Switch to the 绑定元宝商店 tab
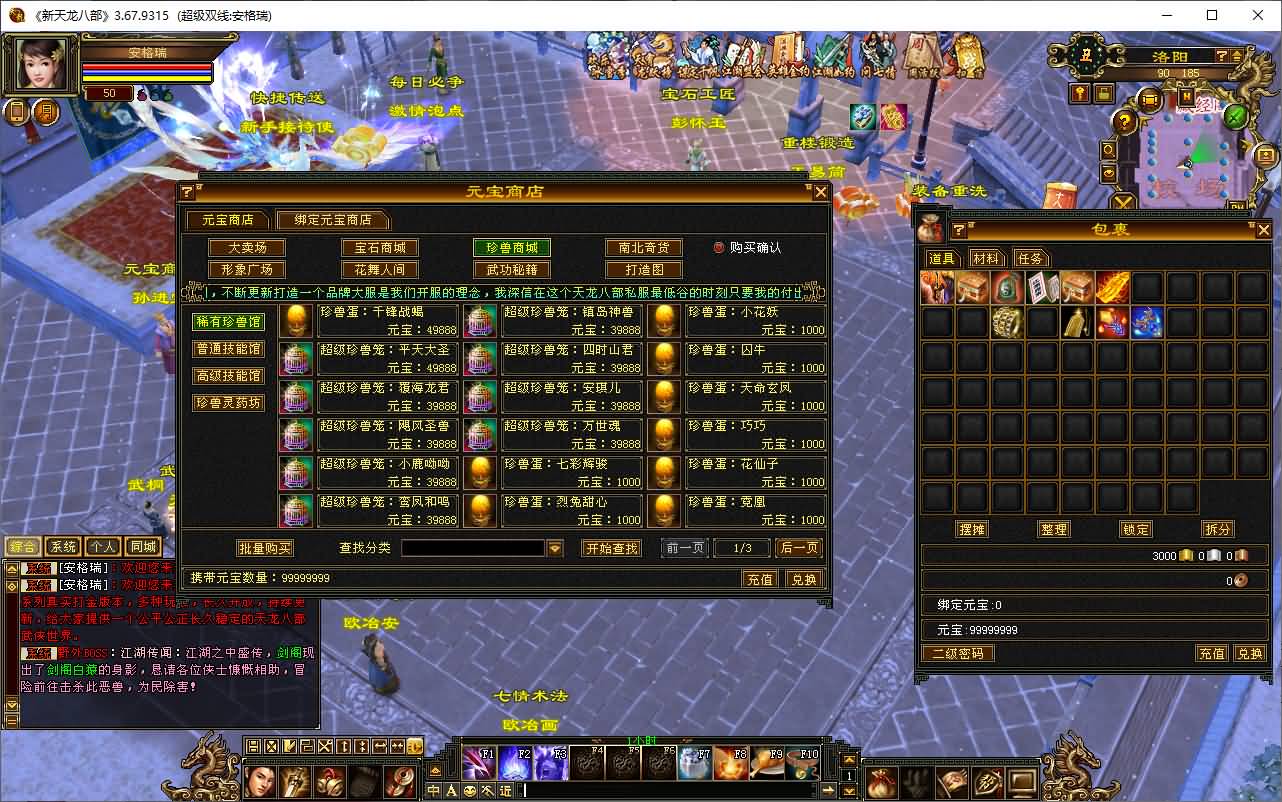1282x802 pixels. tap(333, 220)
